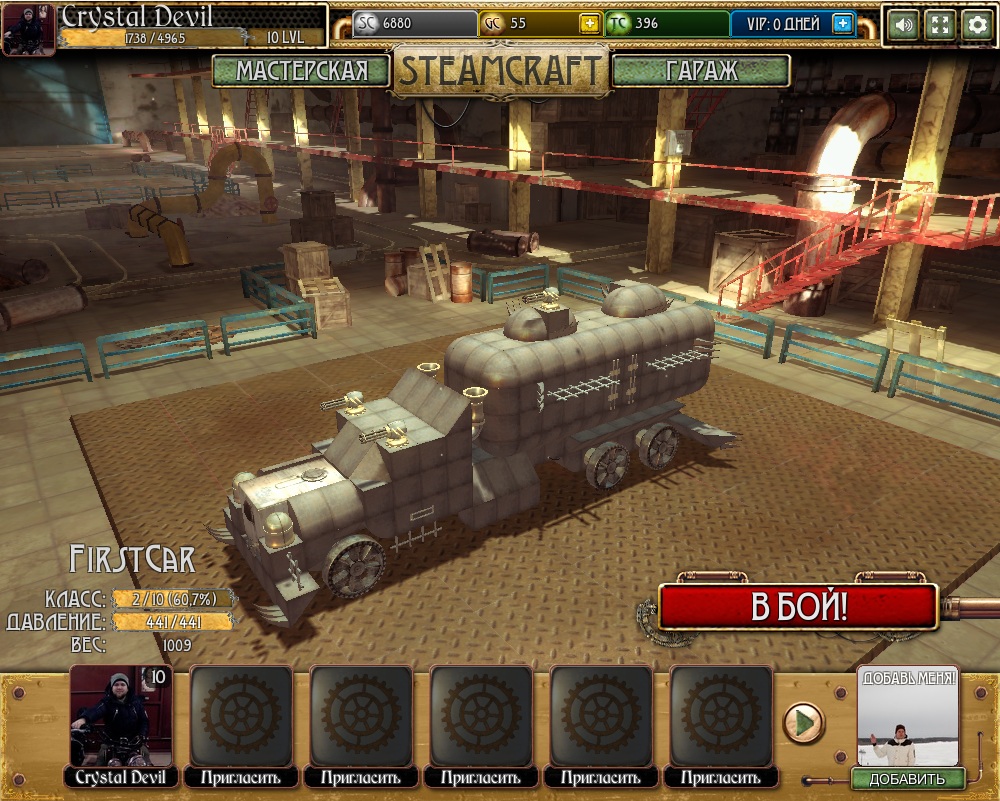Click the green Добавить button
This screenshot has height=801, width=1000.
[907, 779]
